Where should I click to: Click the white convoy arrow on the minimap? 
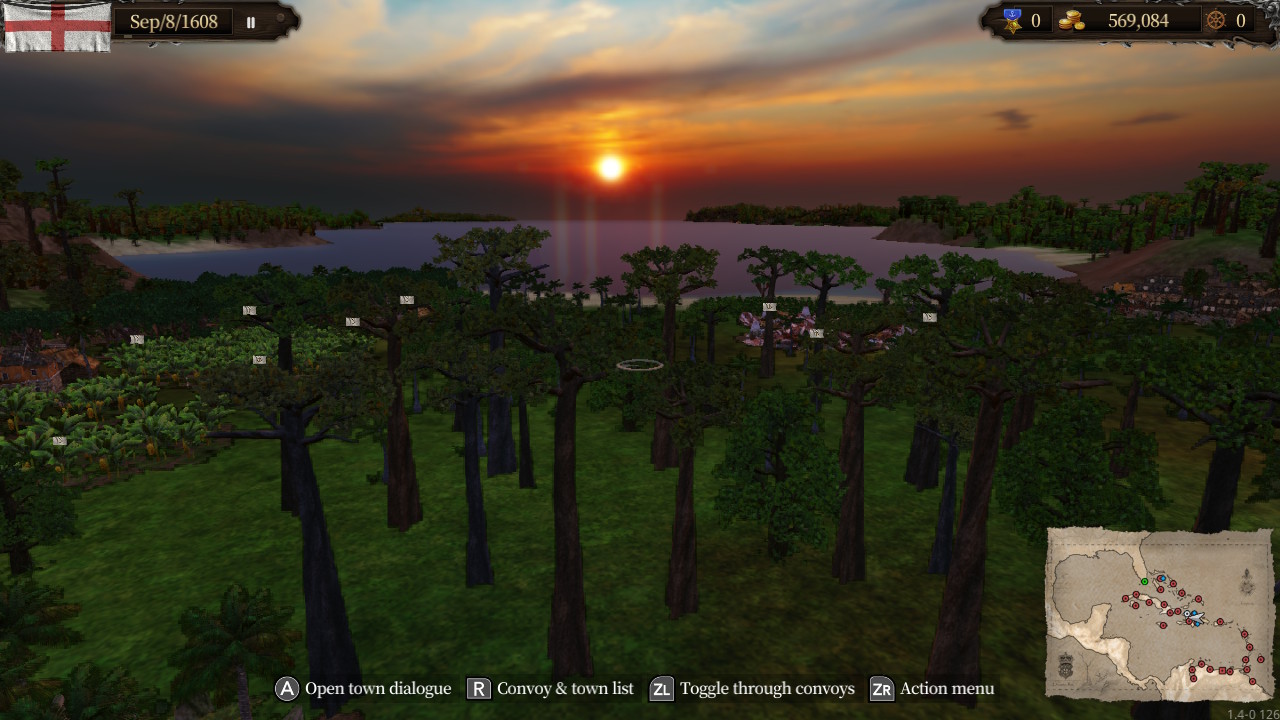click(1196, 618)
